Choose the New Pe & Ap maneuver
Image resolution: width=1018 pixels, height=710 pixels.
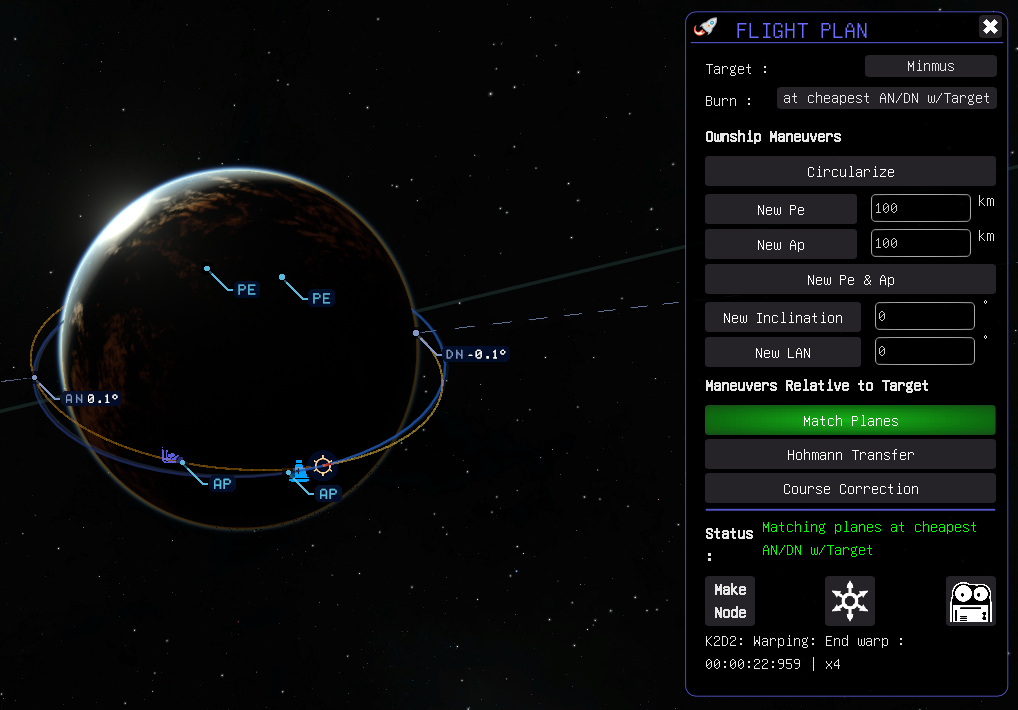[x=850, y=279]
